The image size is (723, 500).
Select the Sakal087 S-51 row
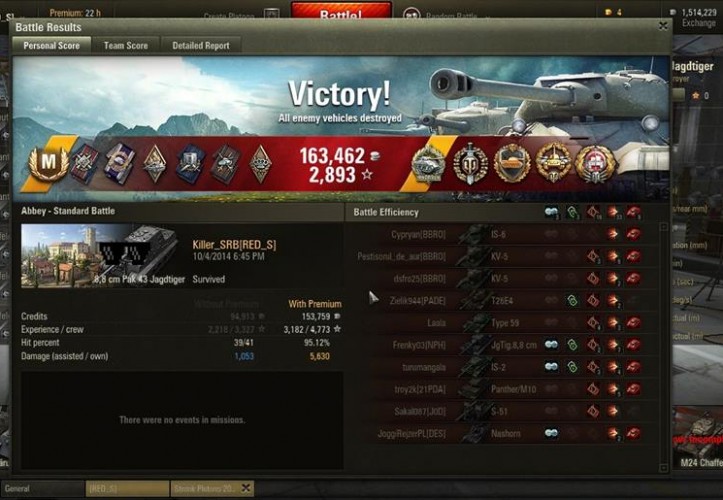[x=500, y=410]
